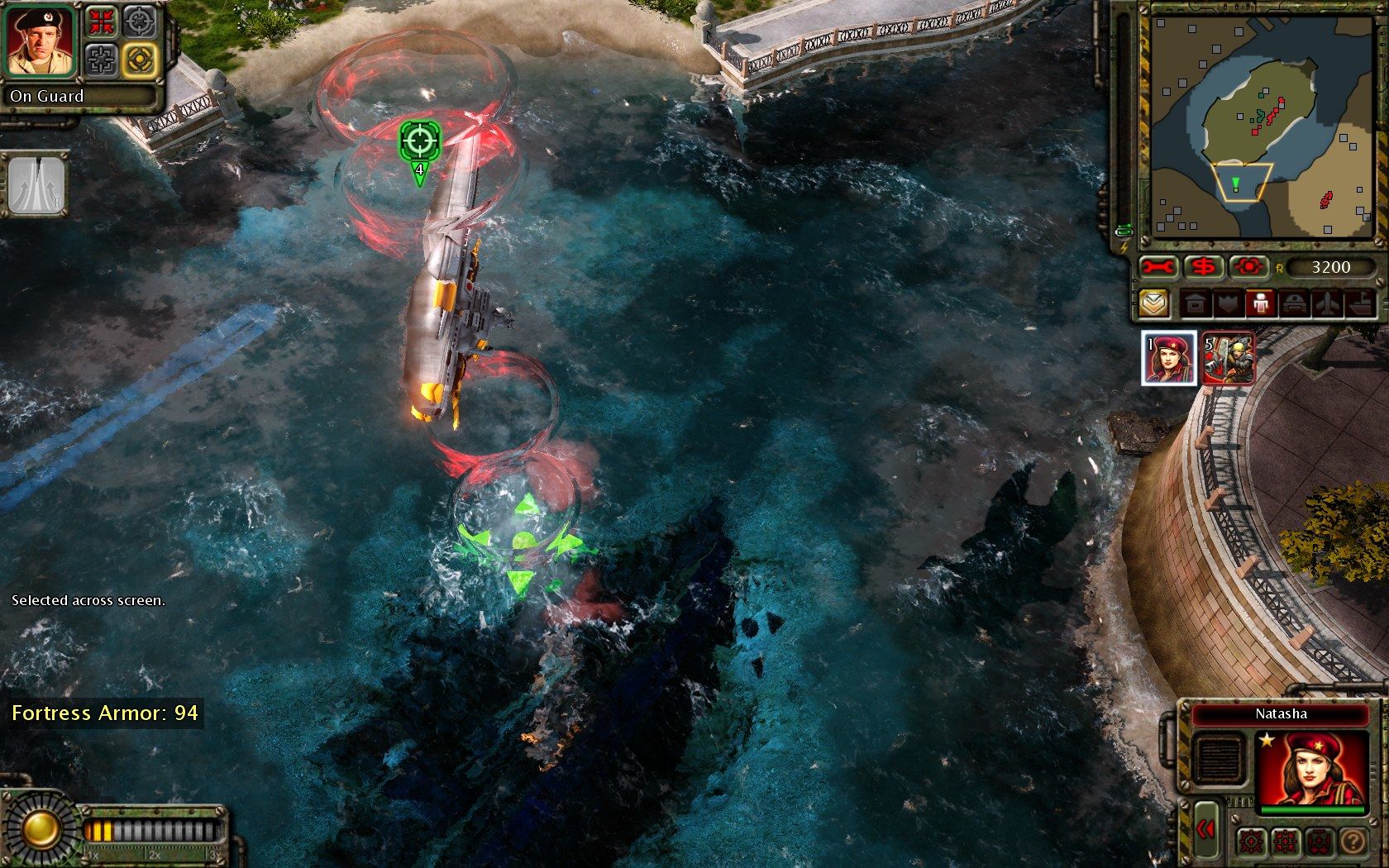Activate the grey crosshair order at top
This screenshot has height=868, width=1389.
click(139, 22)
